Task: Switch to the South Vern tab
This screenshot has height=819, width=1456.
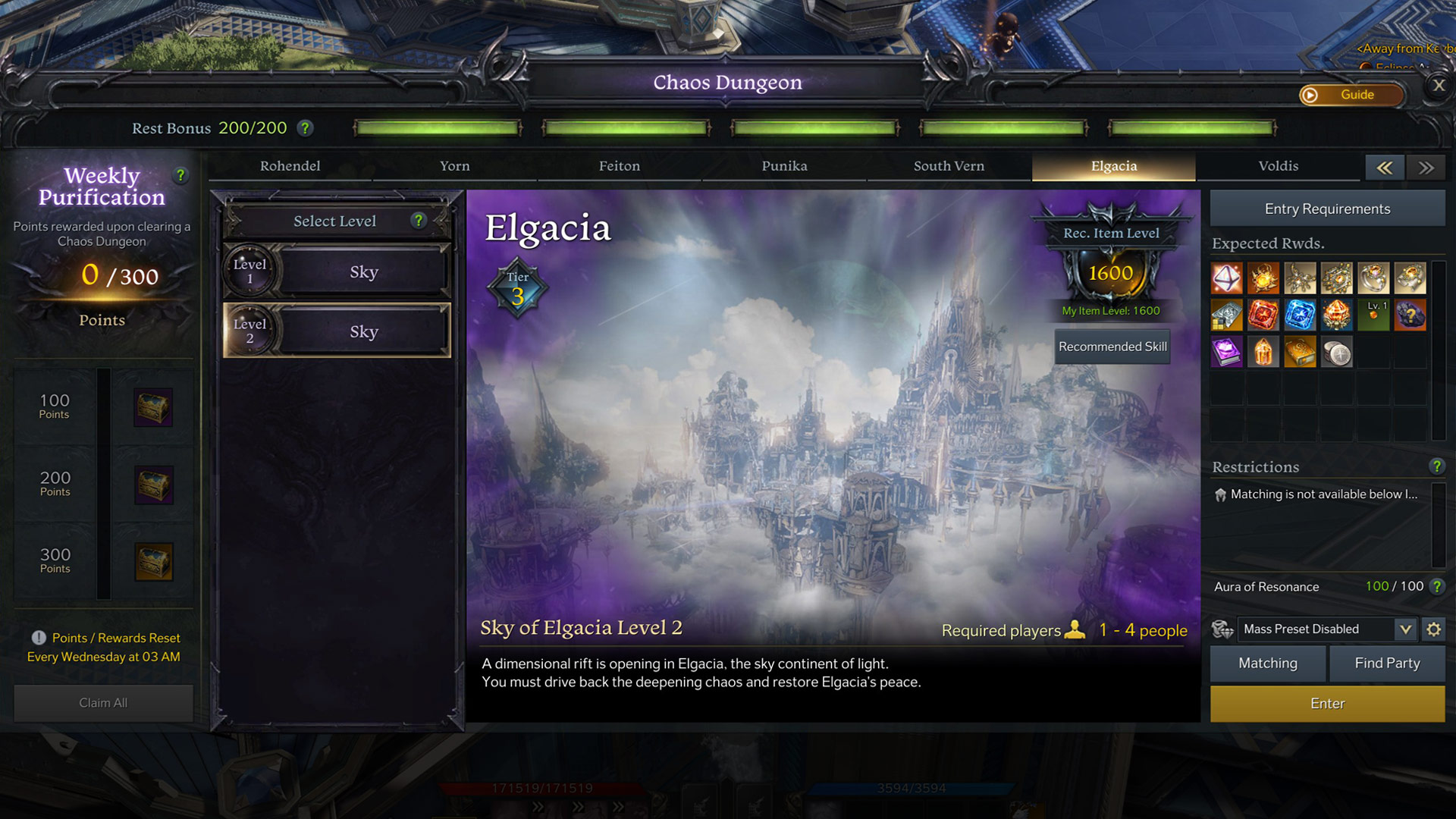Action: (x=949, y=166)
